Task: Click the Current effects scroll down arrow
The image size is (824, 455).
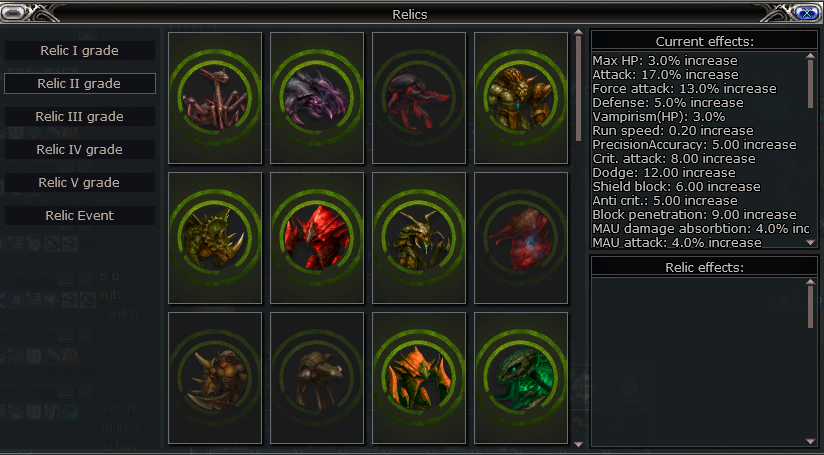Action: tap(811, 241)
